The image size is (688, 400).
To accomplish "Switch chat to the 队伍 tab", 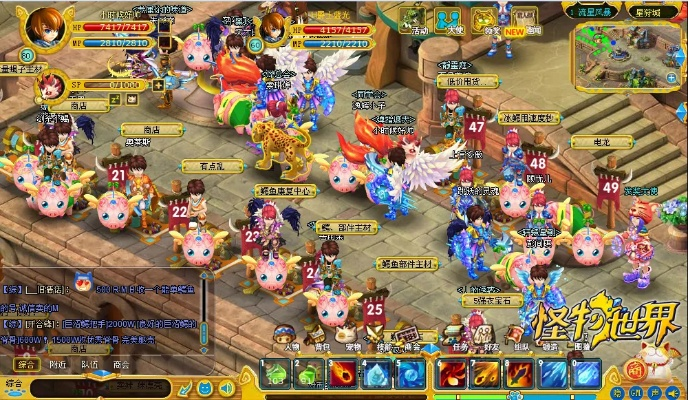I will point(89,365).
